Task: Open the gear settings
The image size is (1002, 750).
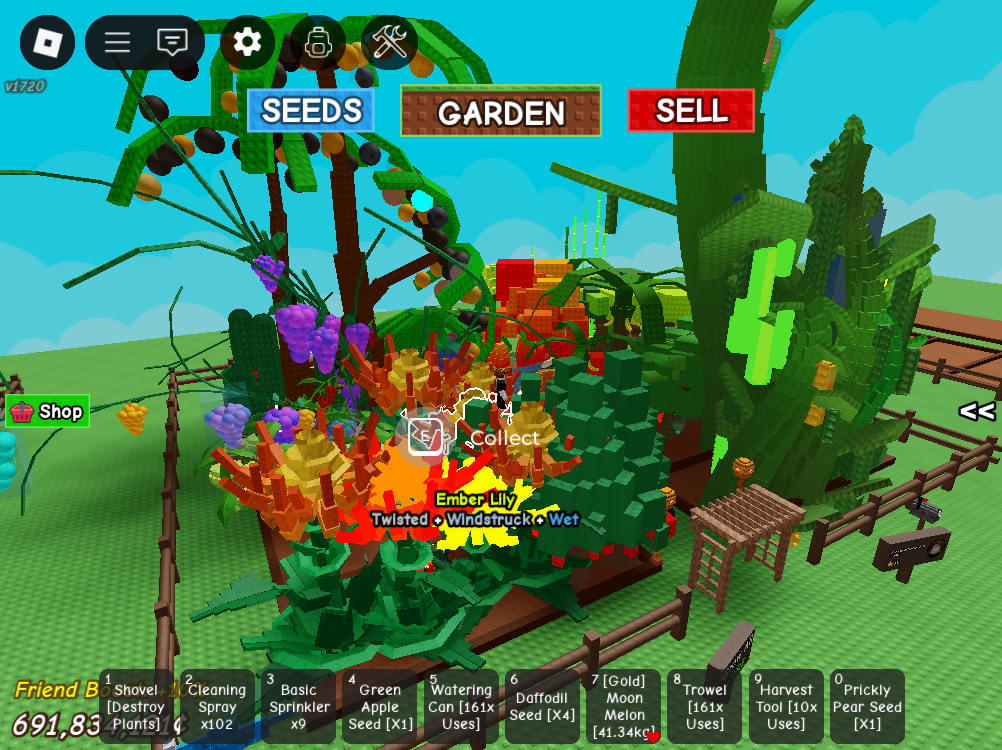Action: (x=247, y=42)
